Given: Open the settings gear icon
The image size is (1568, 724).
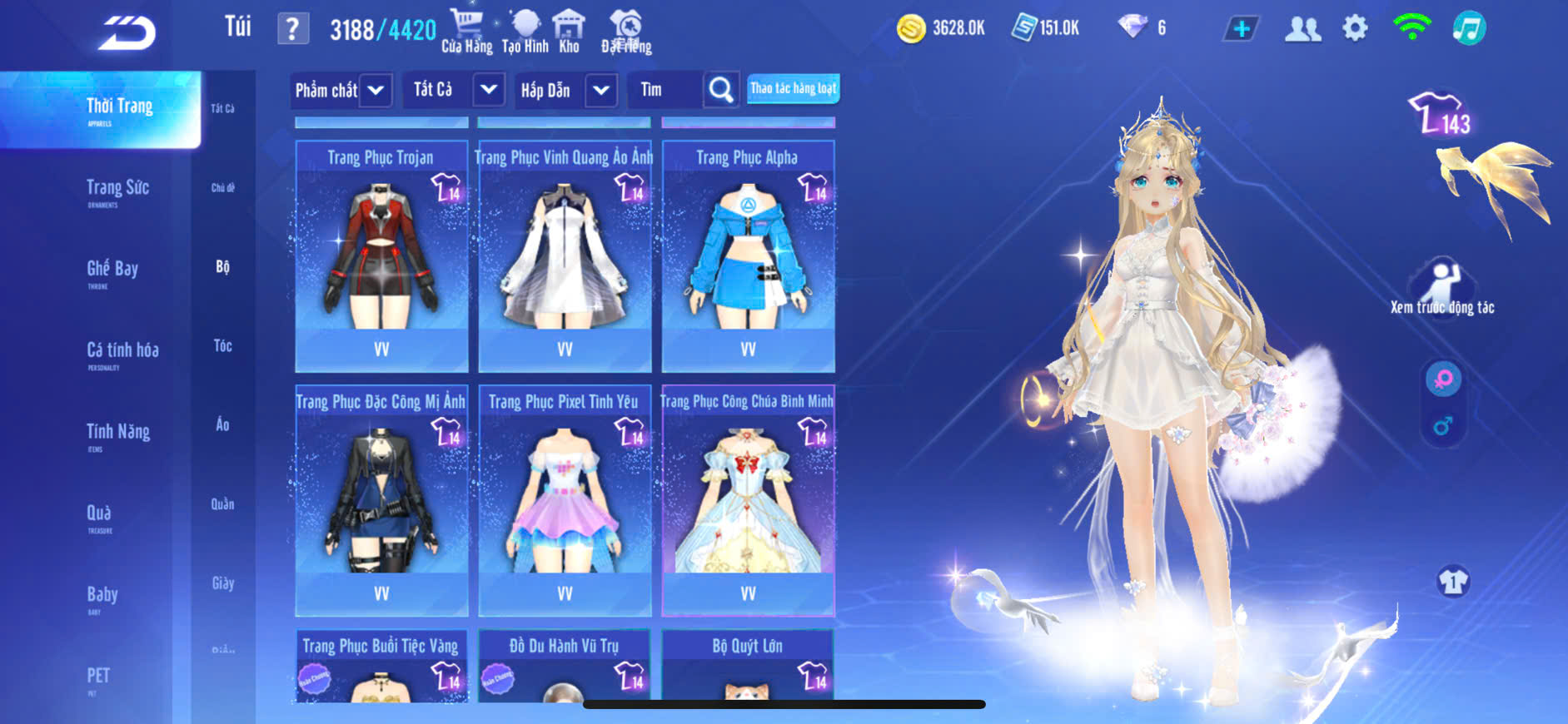Looking at the screenshot, I should point(1355,28).
